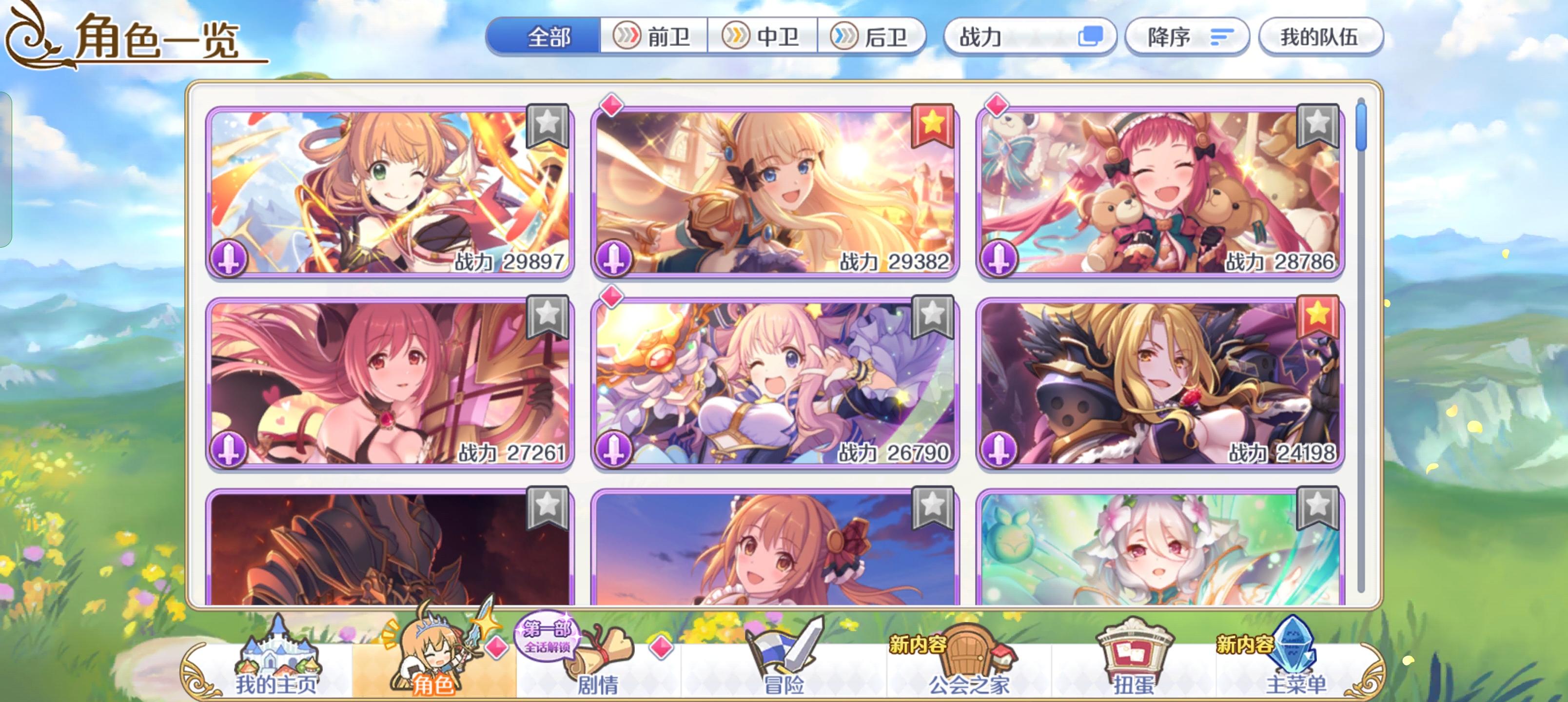Viewport: 1568px width, 702px height.
Task: Toggle 降序 descending sort order
Action: (1186, 38)
